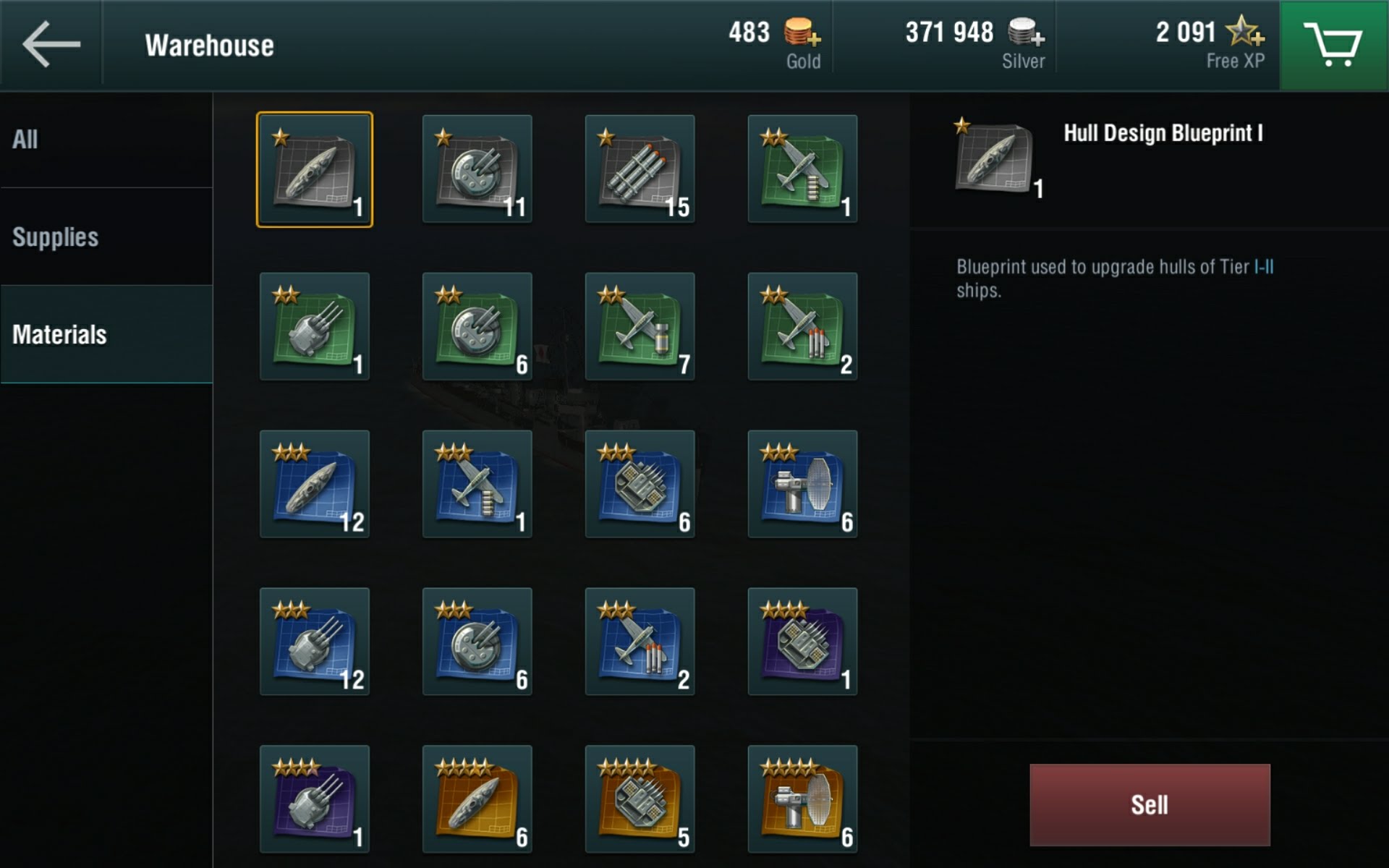The width and height of the screenshot is (1389, 868).
Task: Select the one-star hull blueprint slot
Action: [315, 169]
